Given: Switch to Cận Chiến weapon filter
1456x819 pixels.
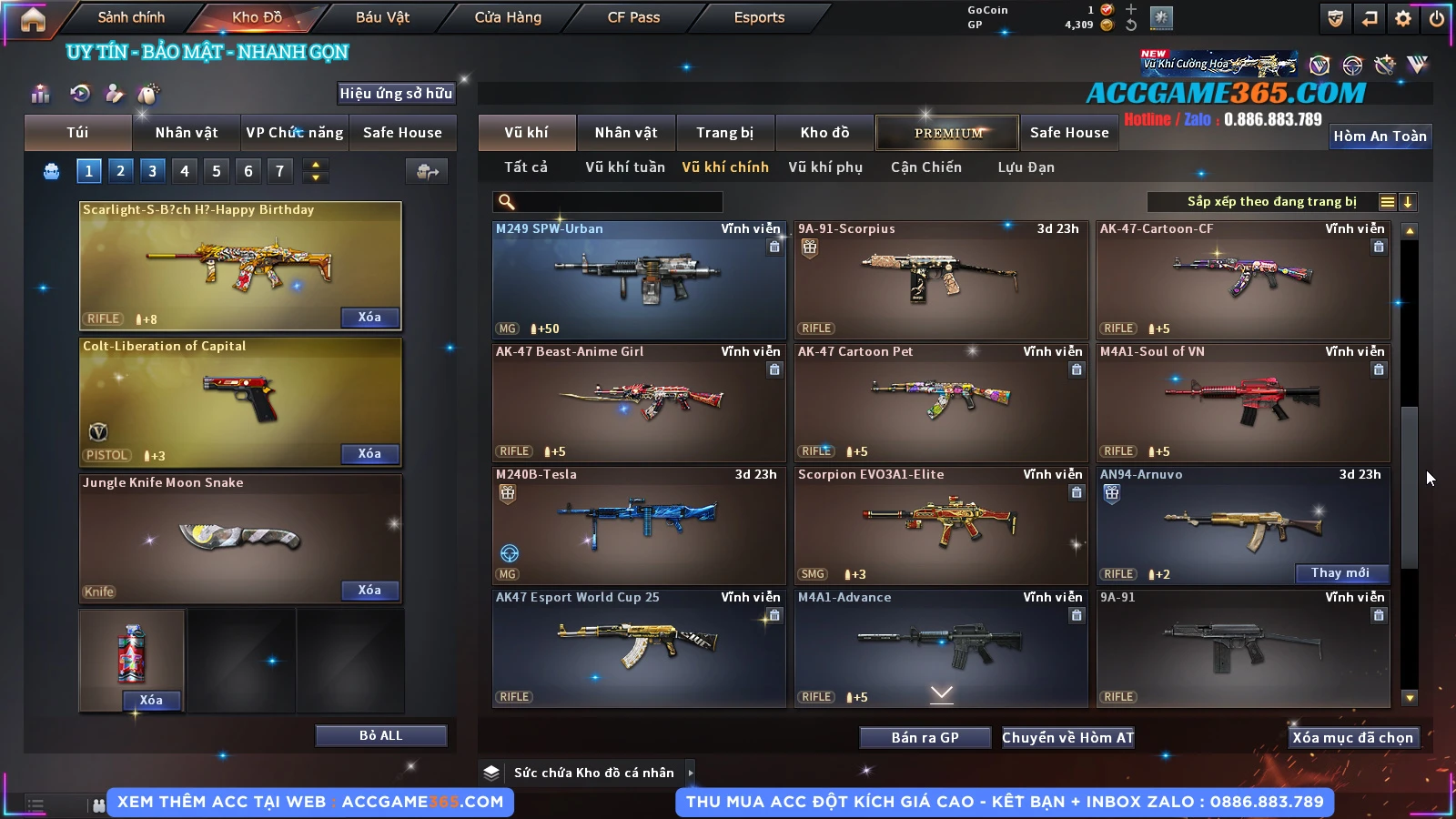Looking at the screenshot, I should tap(925, 167).
